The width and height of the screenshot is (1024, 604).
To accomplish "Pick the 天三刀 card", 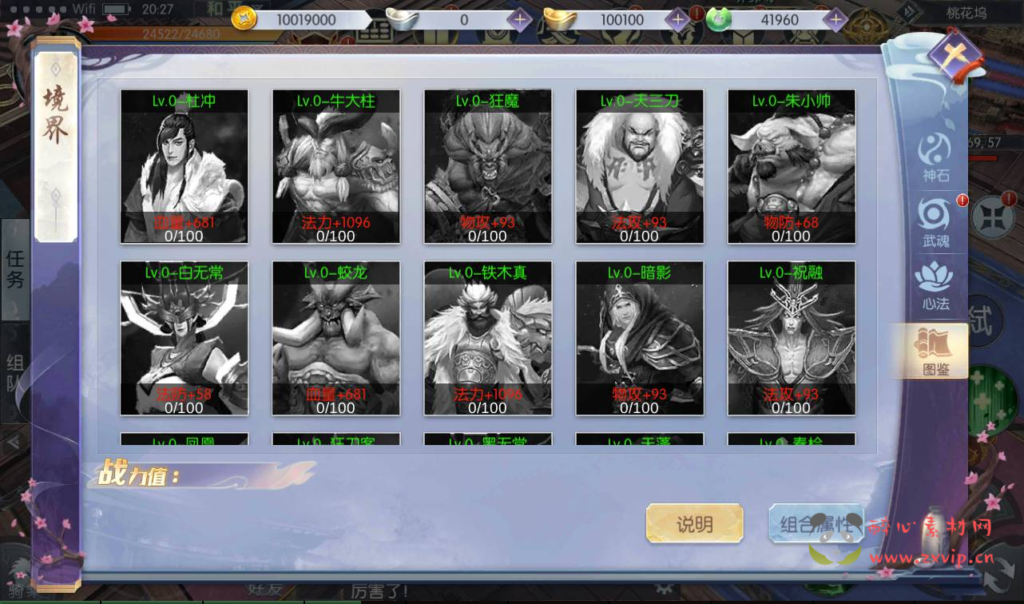I will [639, 167].
